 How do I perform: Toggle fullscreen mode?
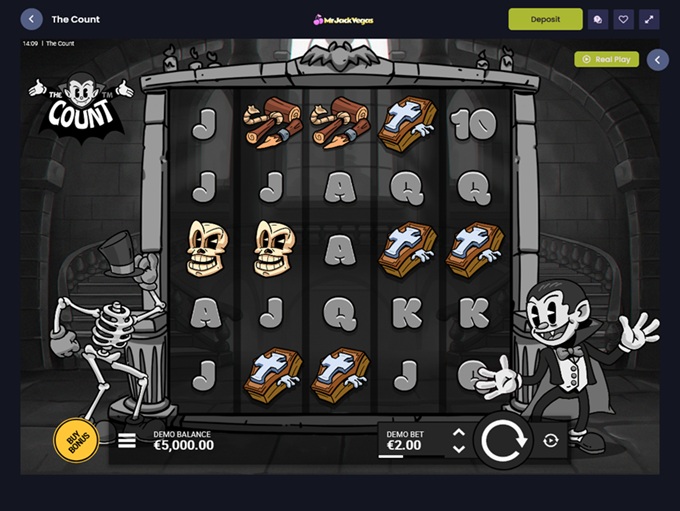pos(649,19)
